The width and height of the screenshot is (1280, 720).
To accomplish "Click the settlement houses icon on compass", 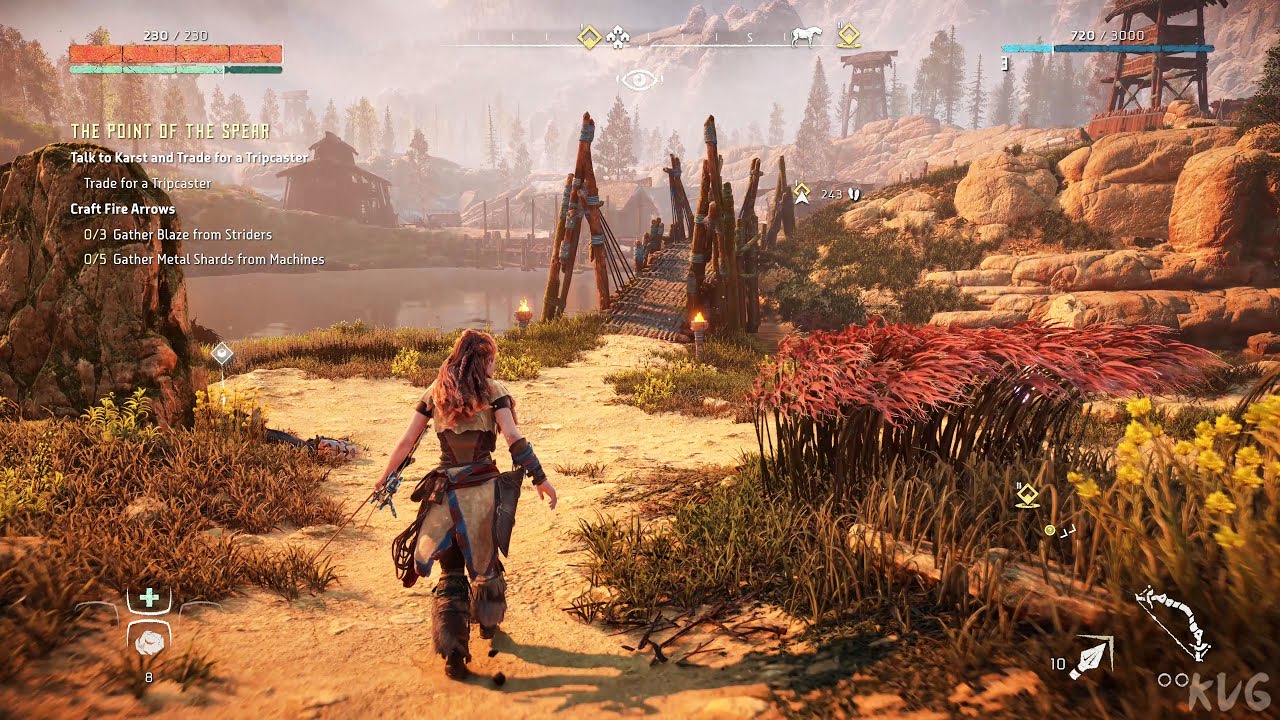I will [x=618, y=38].
